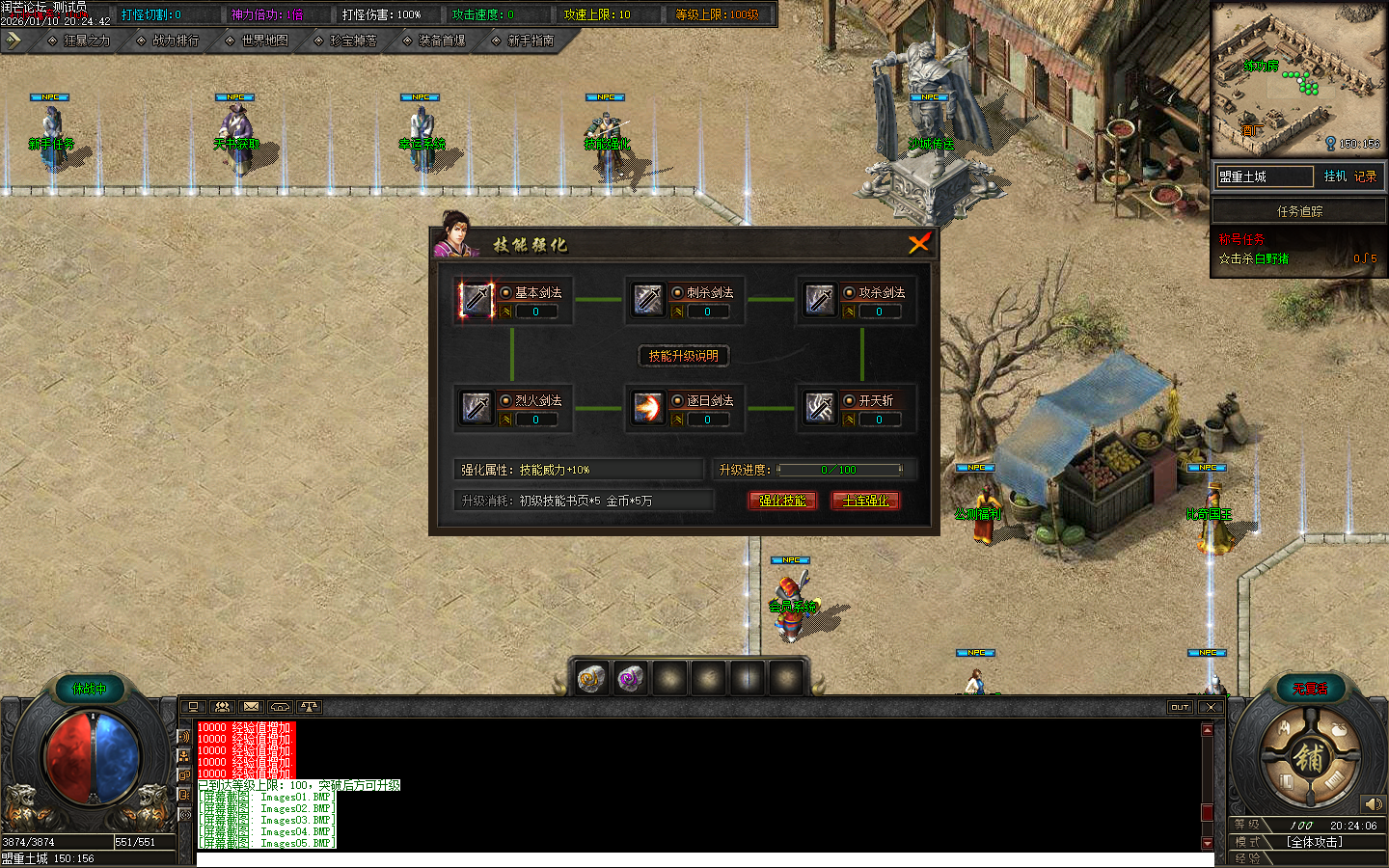Click the group chat icon above chat log

coord(222,707)
